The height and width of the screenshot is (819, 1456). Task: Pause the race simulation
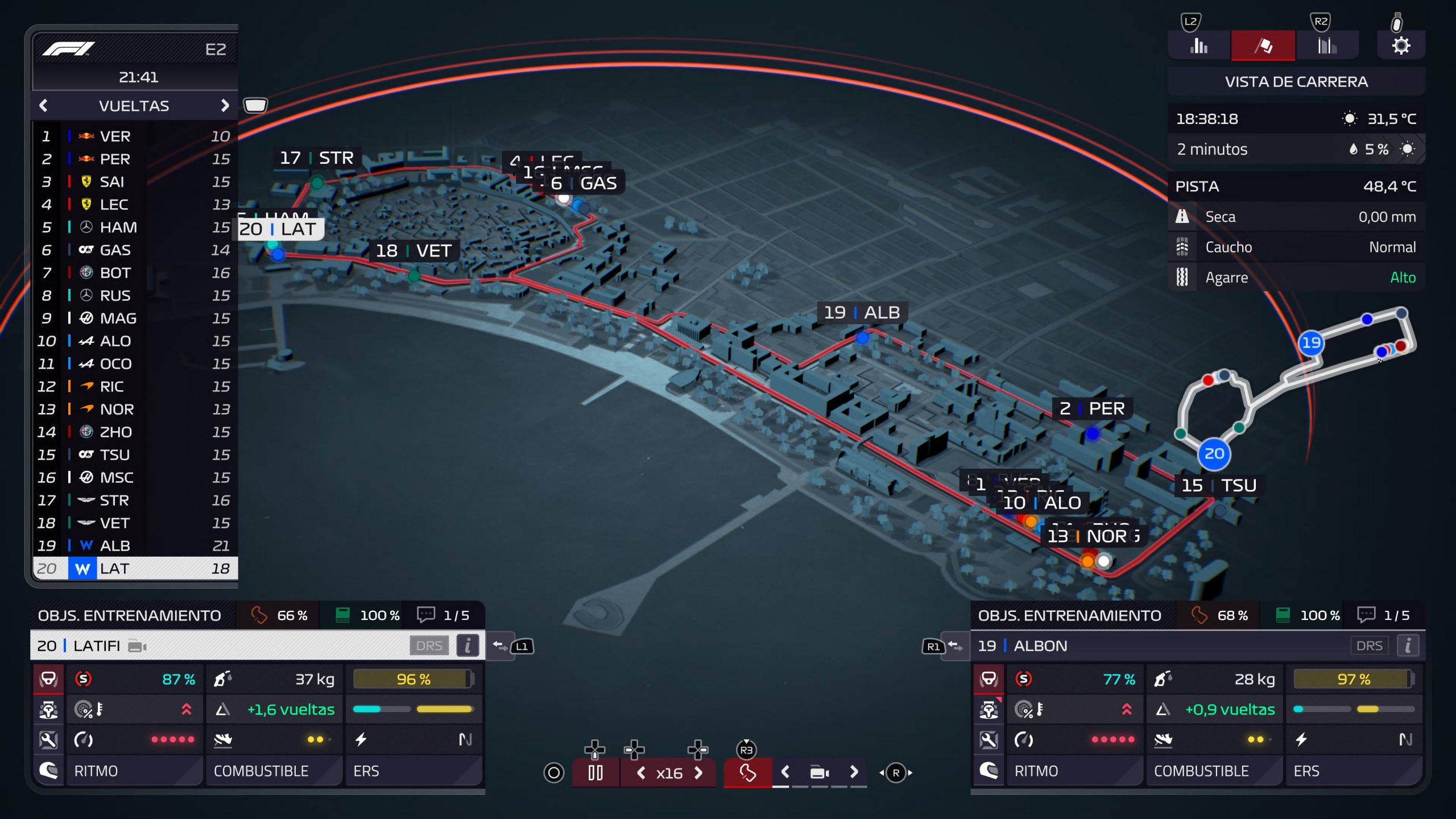(595, 773)
